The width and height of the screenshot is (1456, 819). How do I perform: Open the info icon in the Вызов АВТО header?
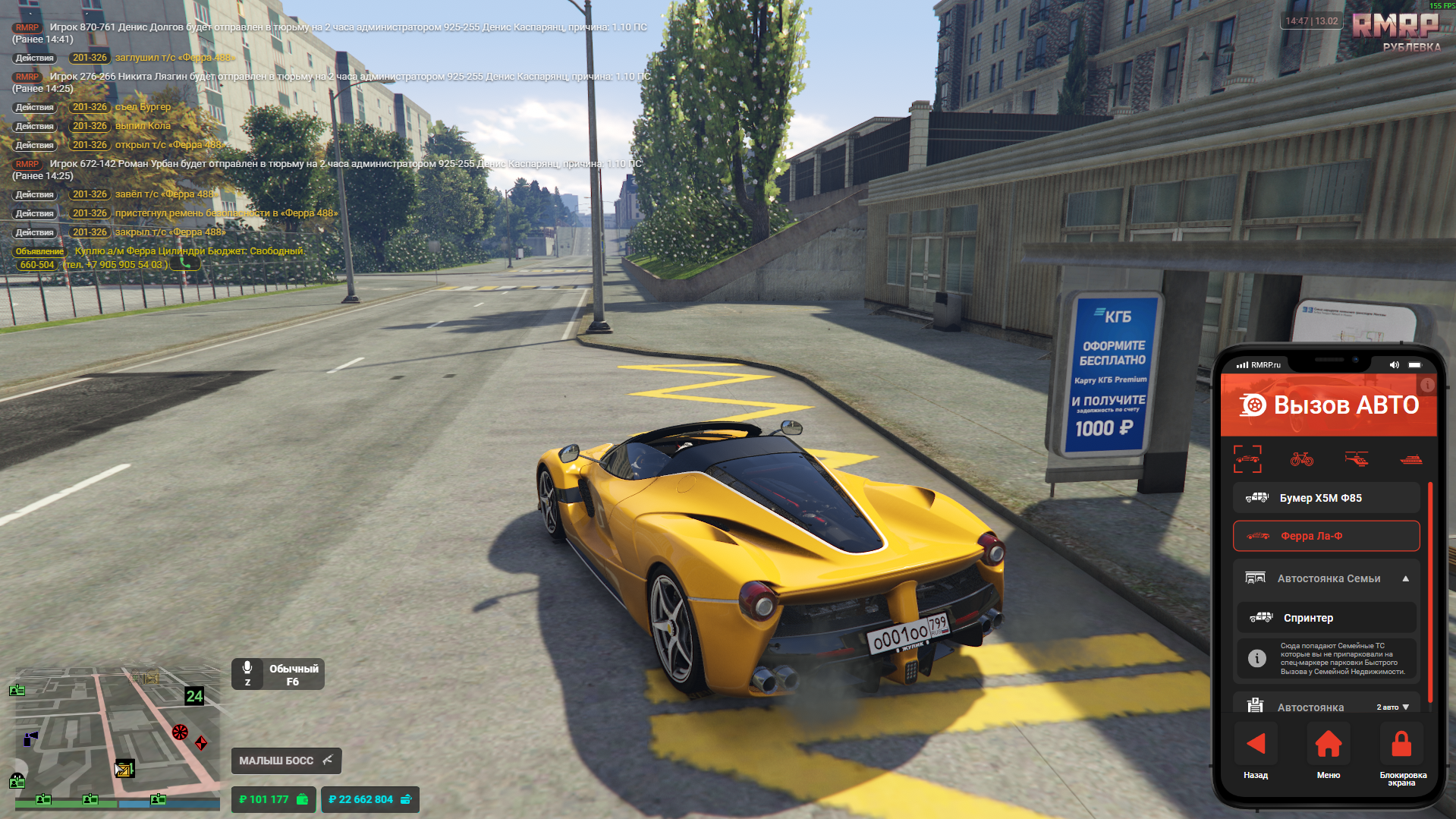click(x=1427, y=386)
